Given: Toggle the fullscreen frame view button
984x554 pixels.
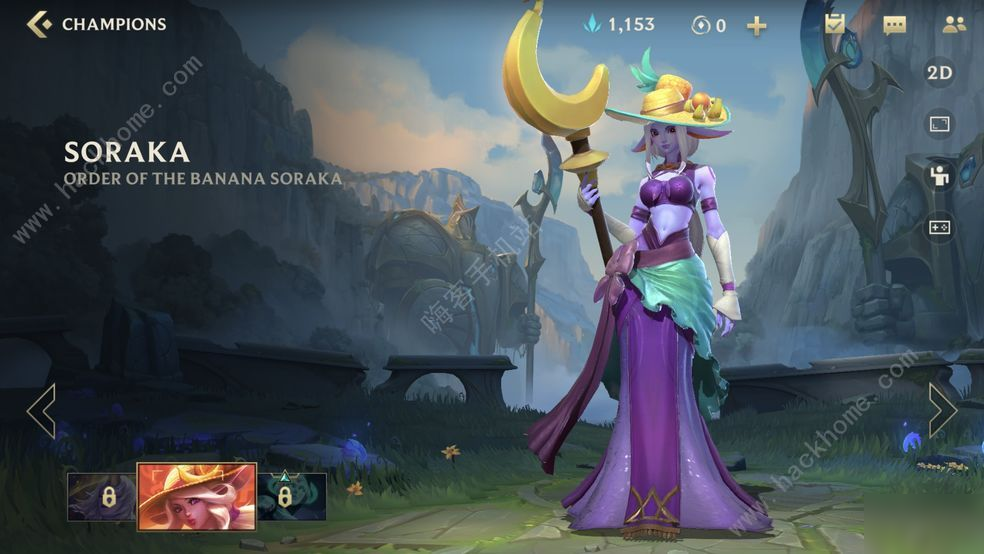Looking at the screenshot, I should [939, 125].
